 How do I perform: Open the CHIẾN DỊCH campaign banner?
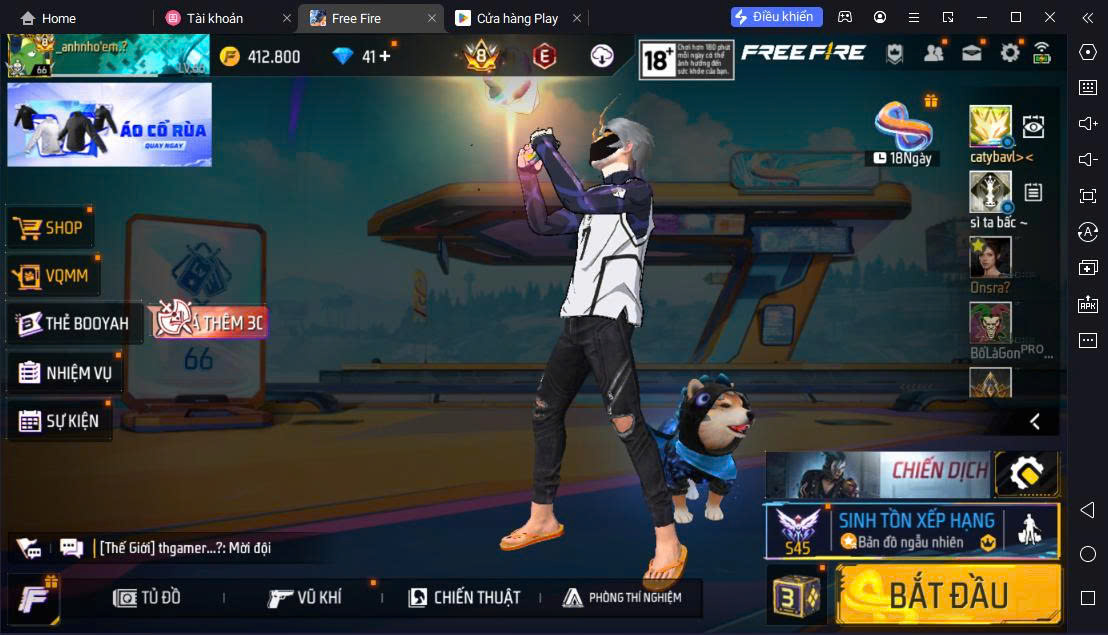coord(878,473)
